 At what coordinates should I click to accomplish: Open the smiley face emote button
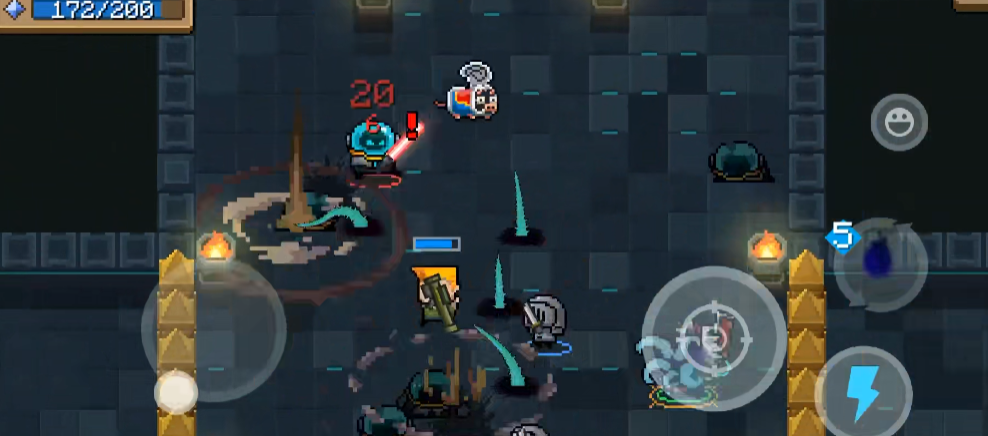click(x=899, y=122)
